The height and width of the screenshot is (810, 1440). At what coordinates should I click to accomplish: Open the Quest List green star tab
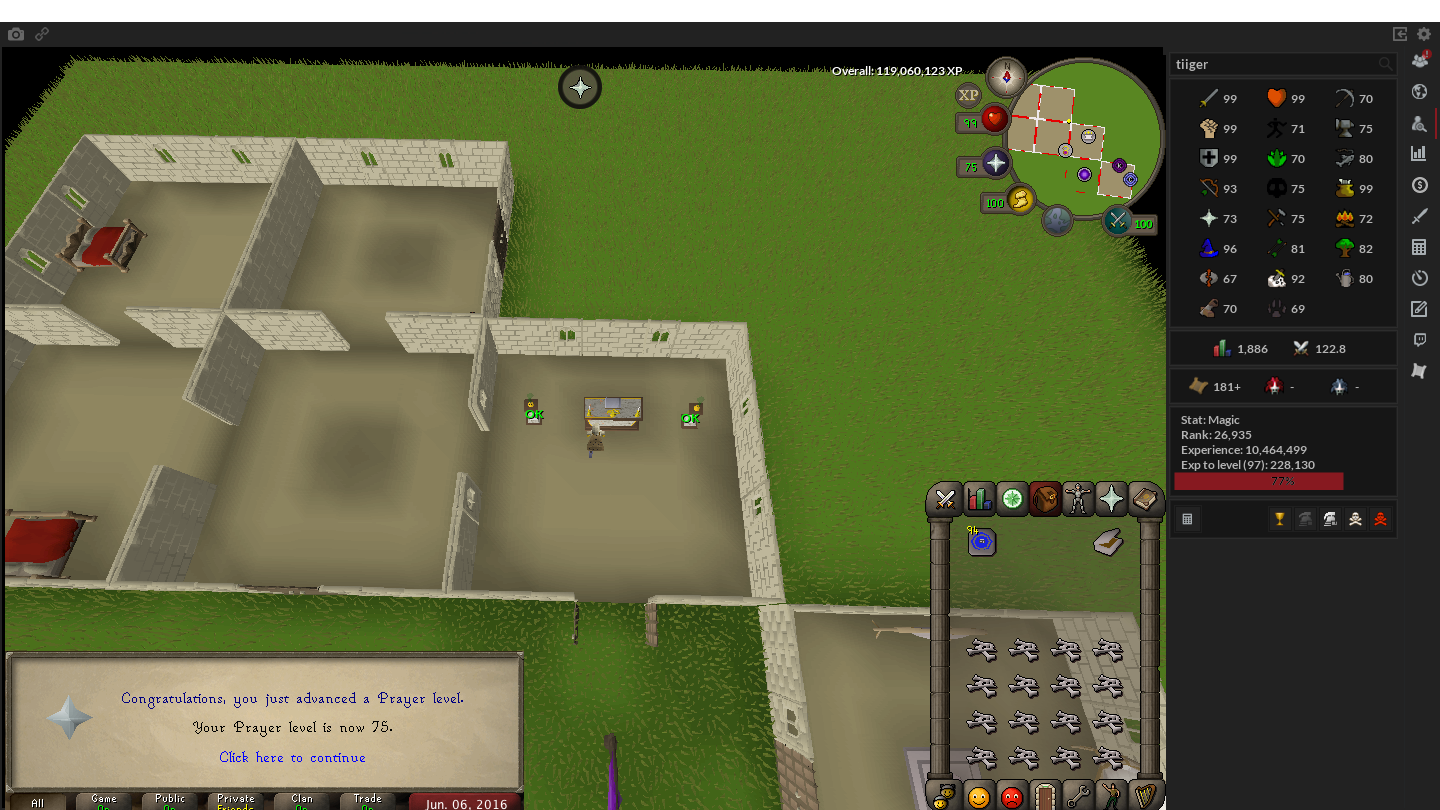click(x=1011, y=499)
